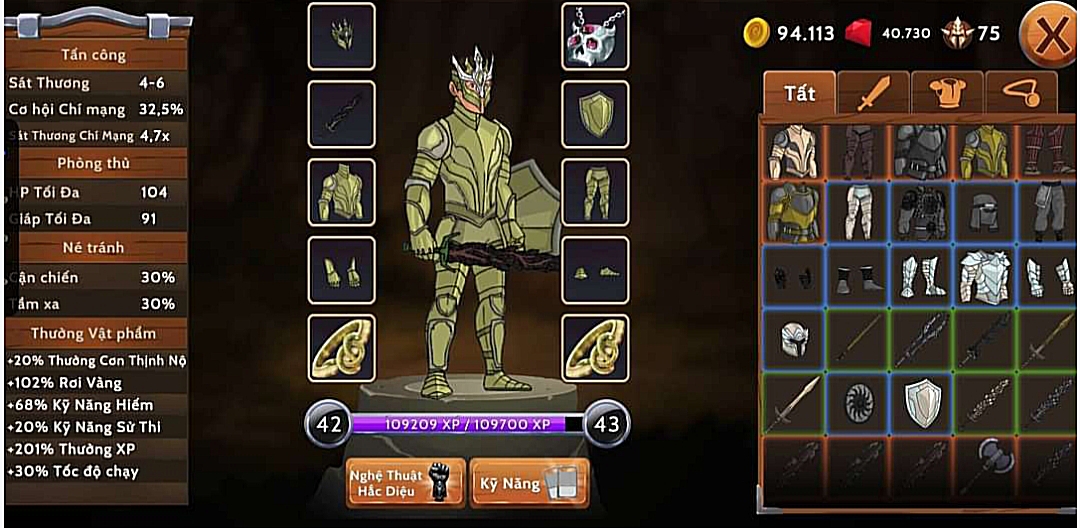The width and height of the screenshot is (1080, 528).
Task: Switch to the Tất (all items) tab
Action: 800,93
